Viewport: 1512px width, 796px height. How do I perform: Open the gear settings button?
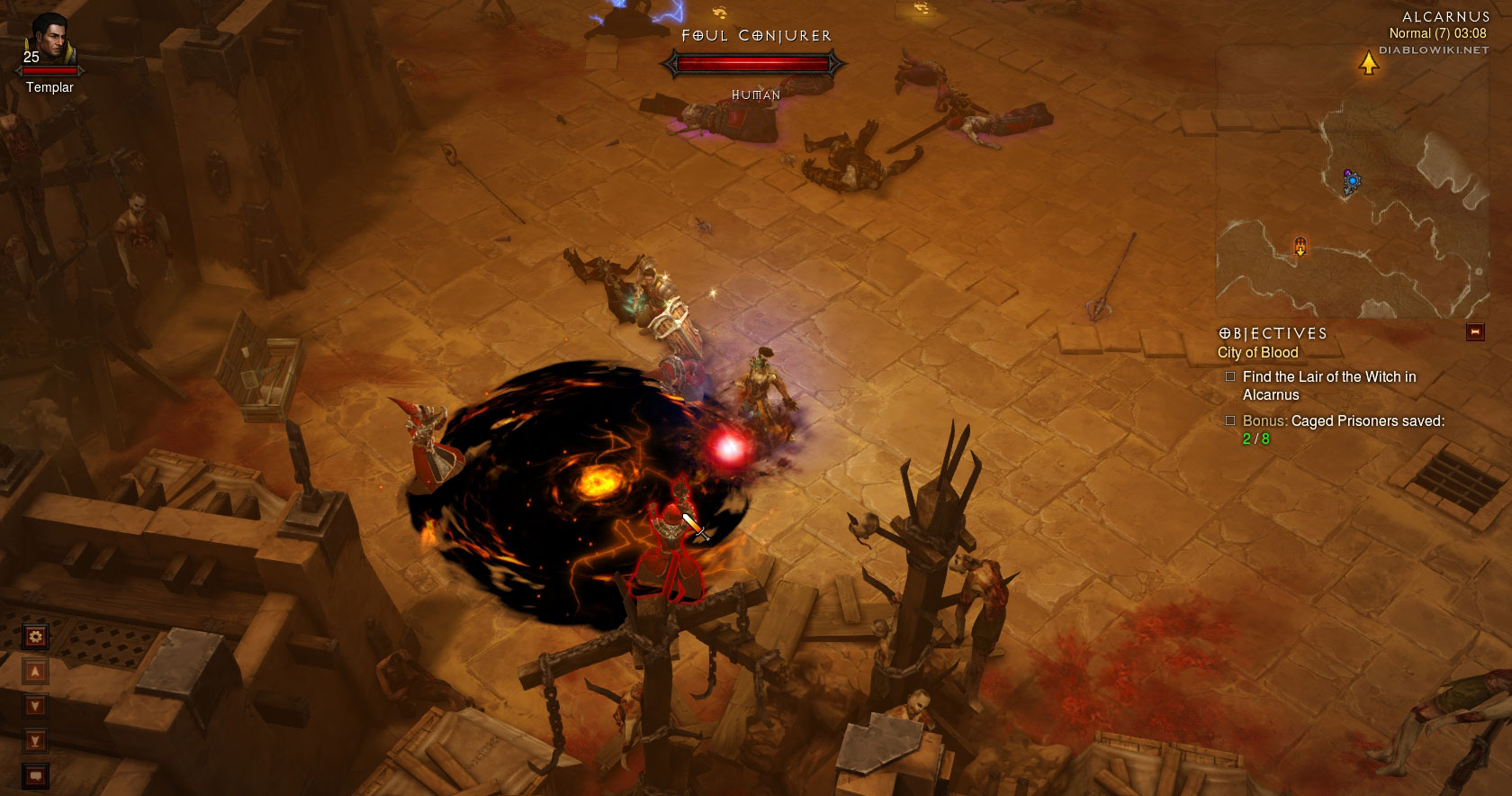(36, 637)
